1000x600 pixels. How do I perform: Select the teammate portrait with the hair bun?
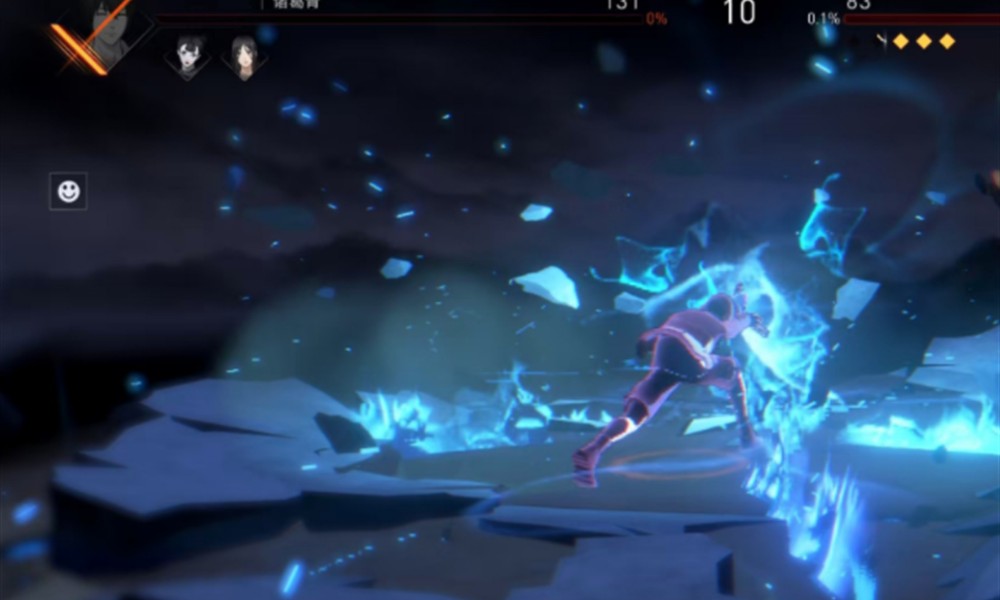click(187, 55)
